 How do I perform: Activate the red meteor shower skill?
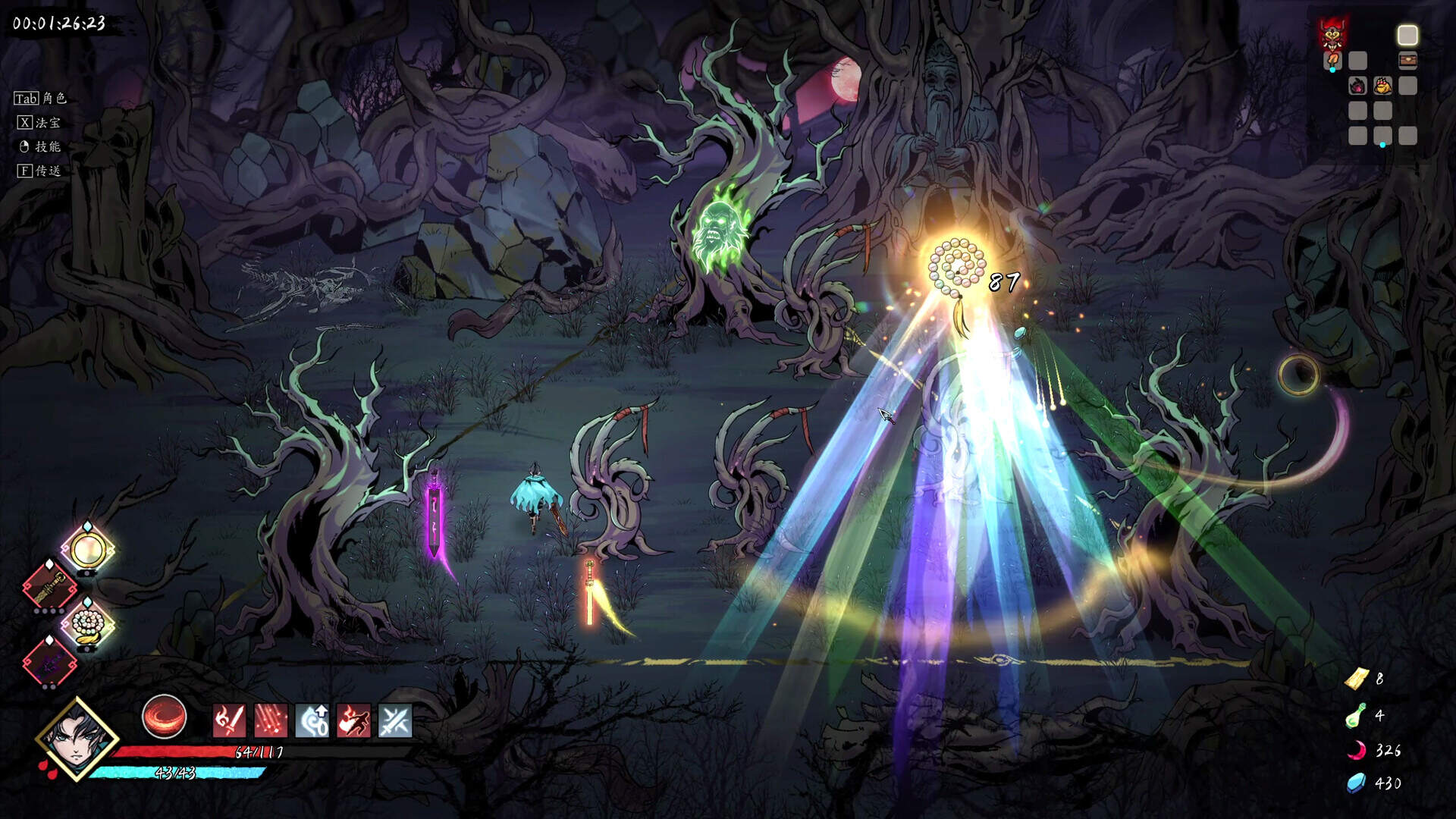pos(271,722)
